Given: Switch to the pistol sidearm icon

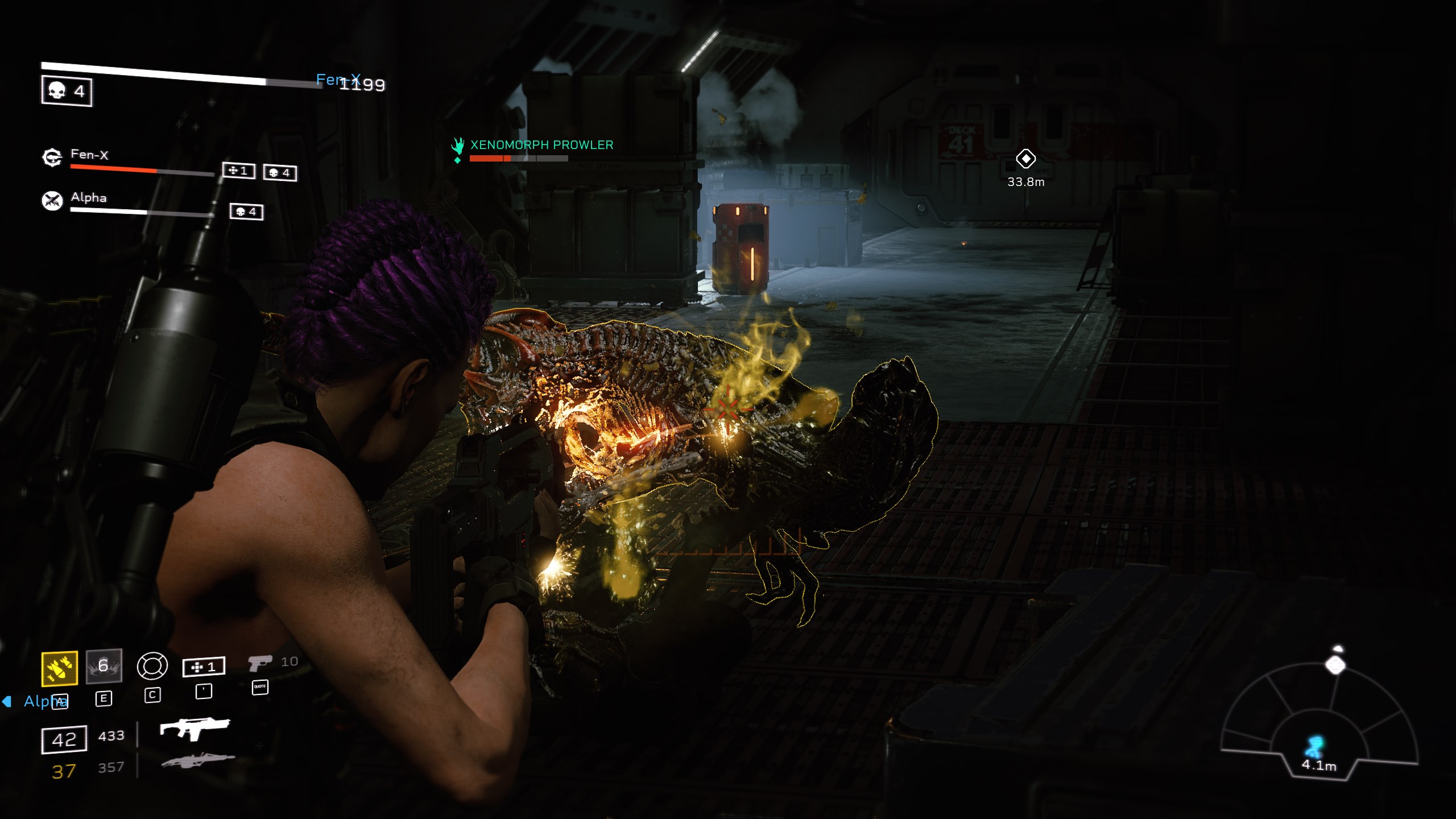Looking at the screenshot, I should [x=260, y=663].
